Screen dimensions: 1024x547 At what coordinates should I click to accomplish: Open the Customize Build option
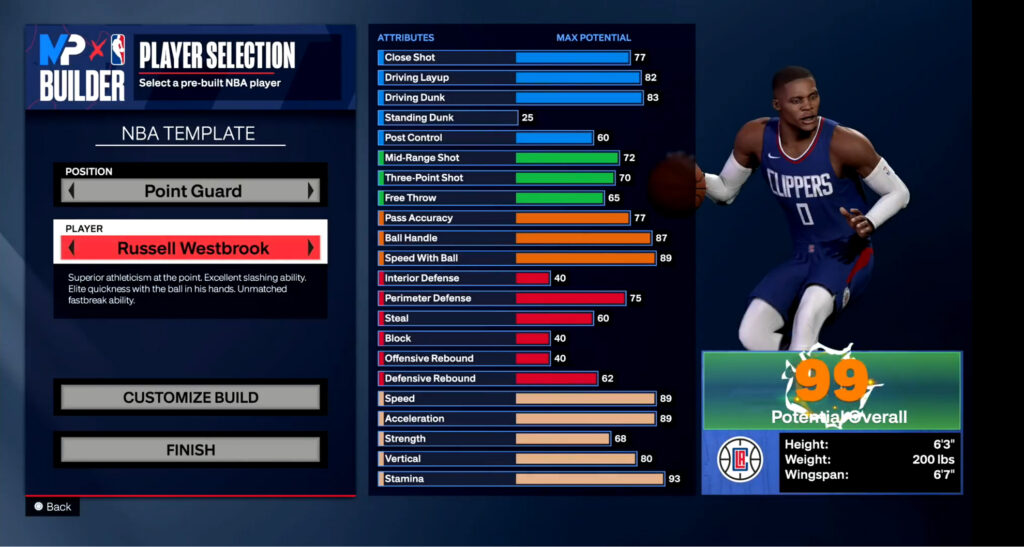pyautogui.click(x=190, y=398)
